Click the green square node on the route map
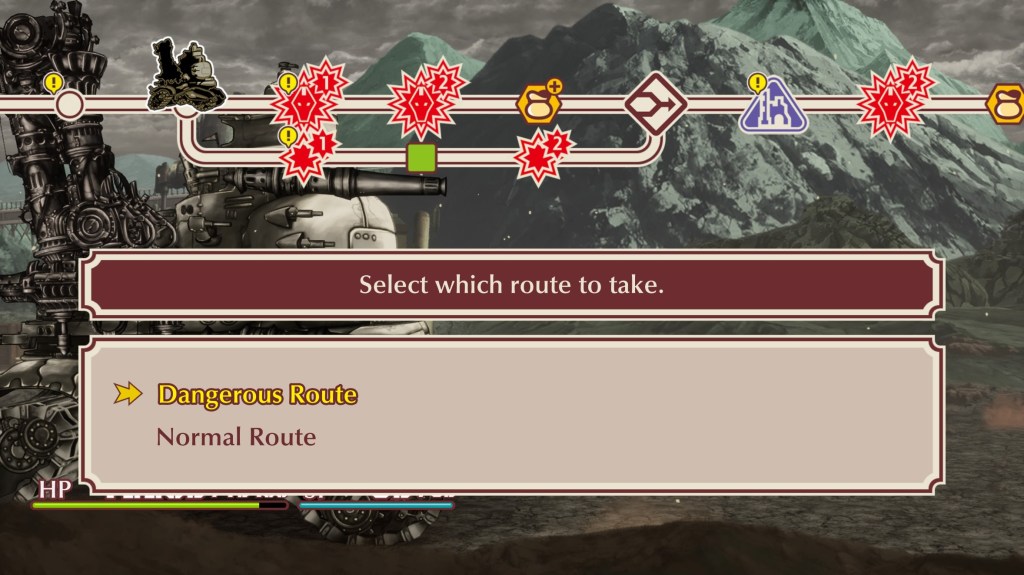Screen dimensions: 1024x575 (x=422, y=157)
